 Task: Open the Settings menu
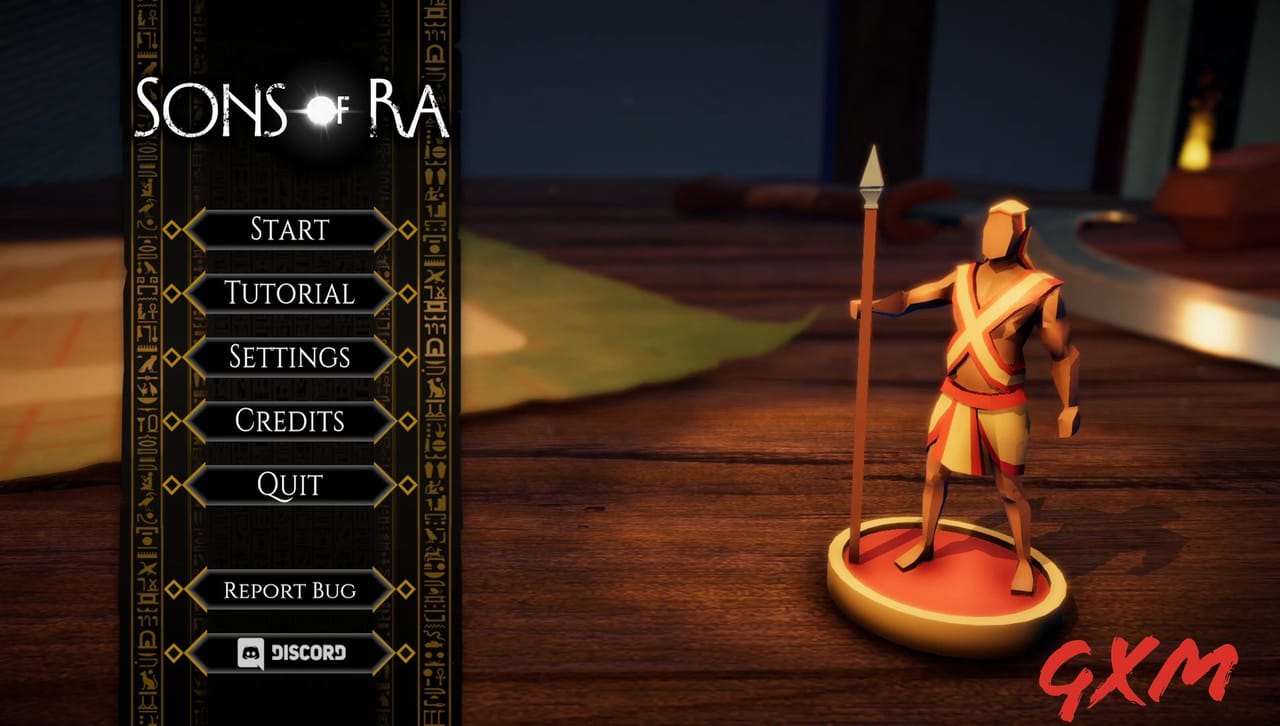coord(289,358)
